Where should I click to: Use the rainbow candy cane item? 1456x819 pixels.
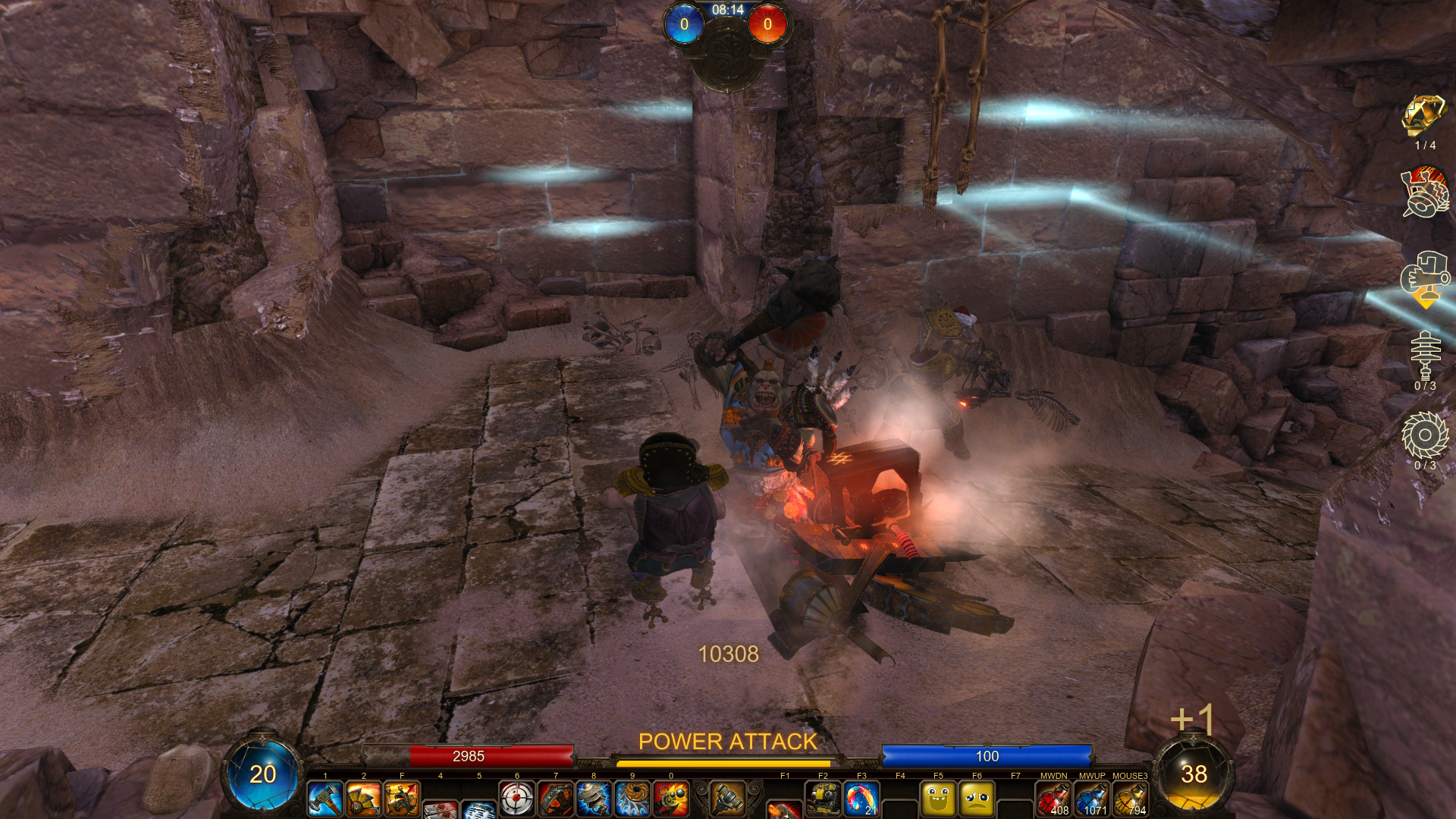(861, 799)
